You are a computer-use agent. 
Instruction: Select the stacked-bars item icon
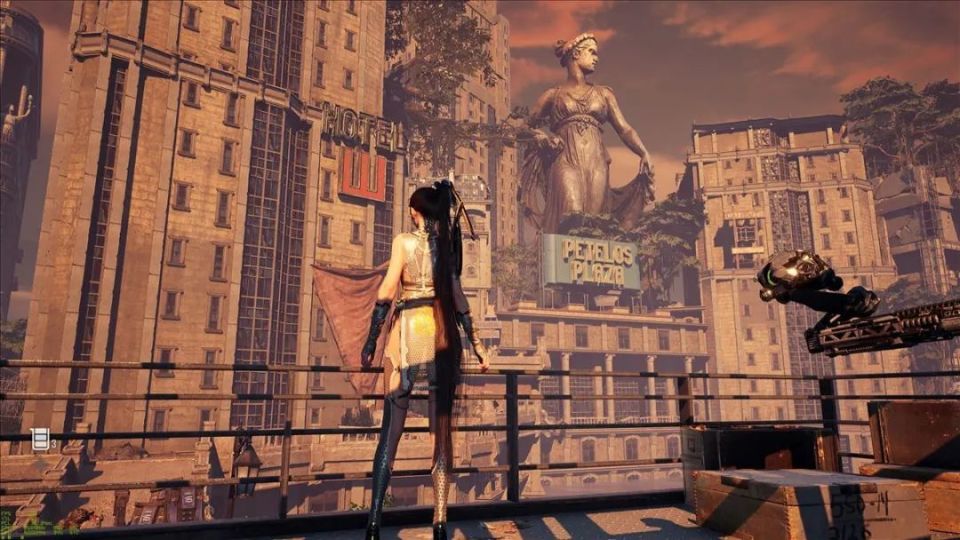[40, 438]
